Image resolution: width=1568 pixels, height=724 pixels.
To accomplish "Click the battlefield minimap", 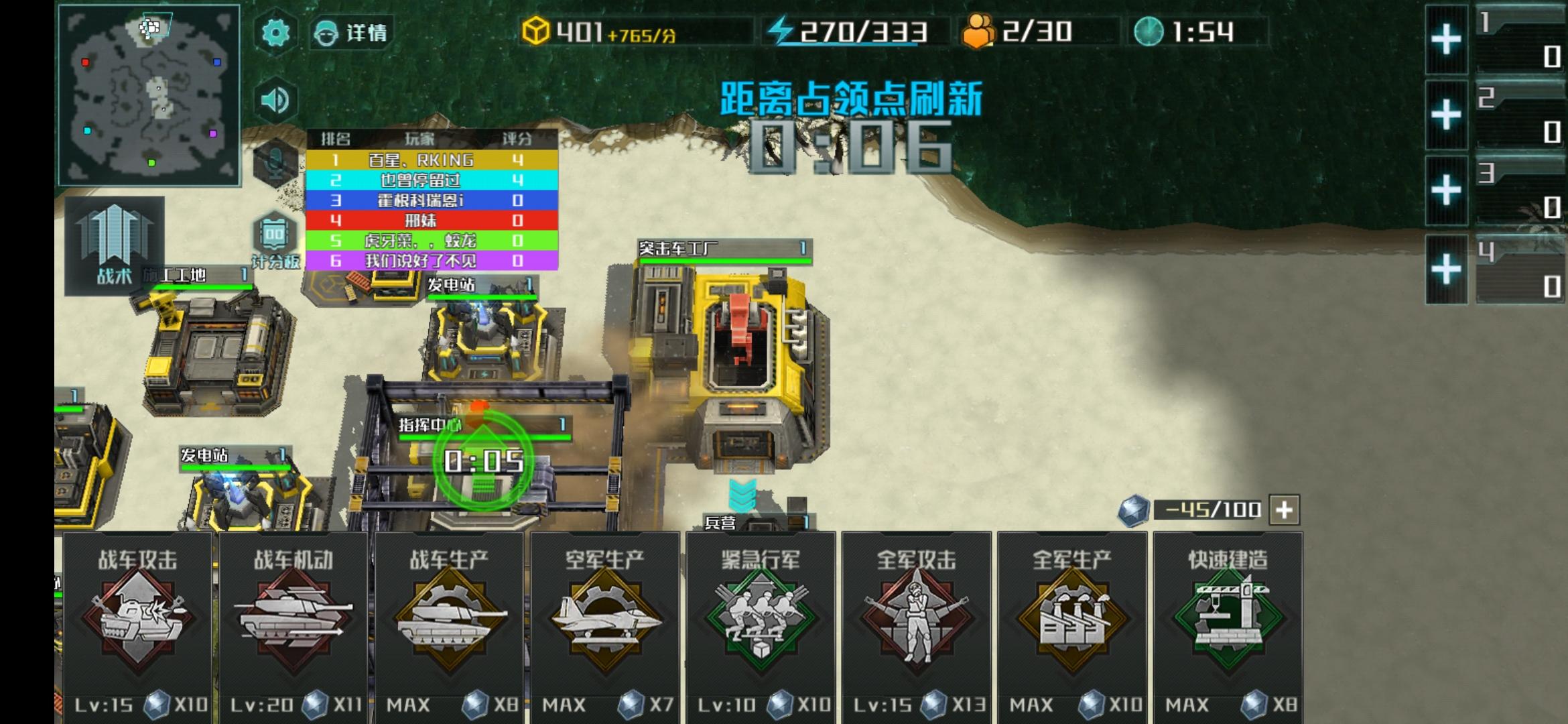I will [149, 95].
